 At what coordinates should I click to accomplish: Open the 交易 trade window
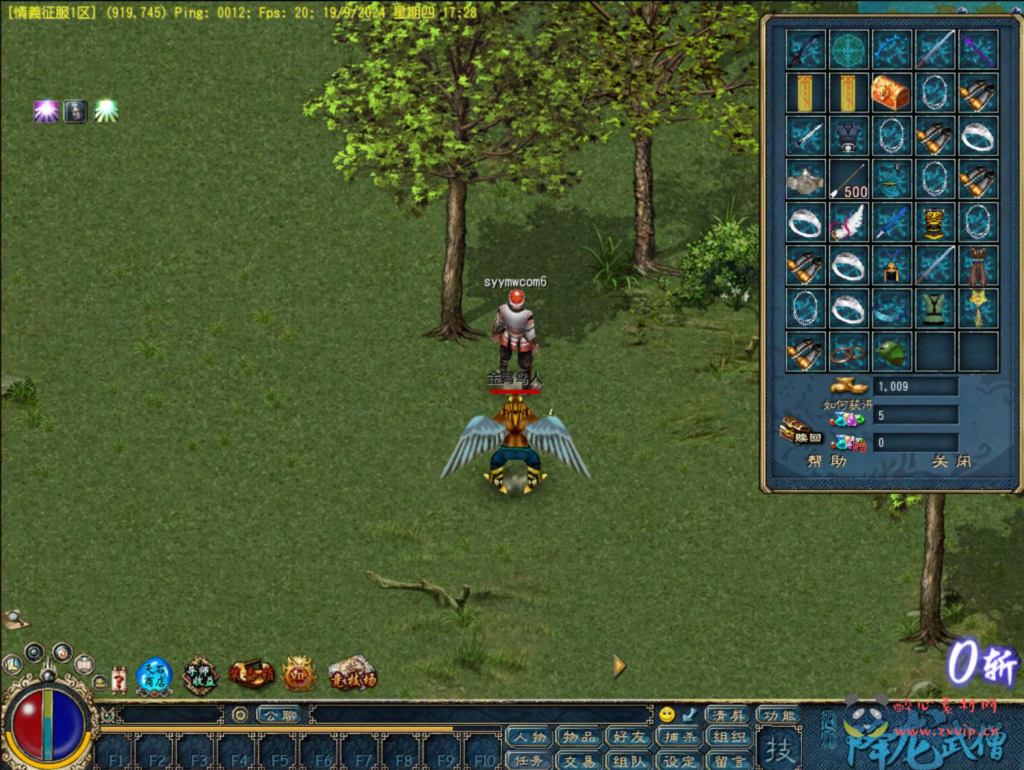[579, 761]
